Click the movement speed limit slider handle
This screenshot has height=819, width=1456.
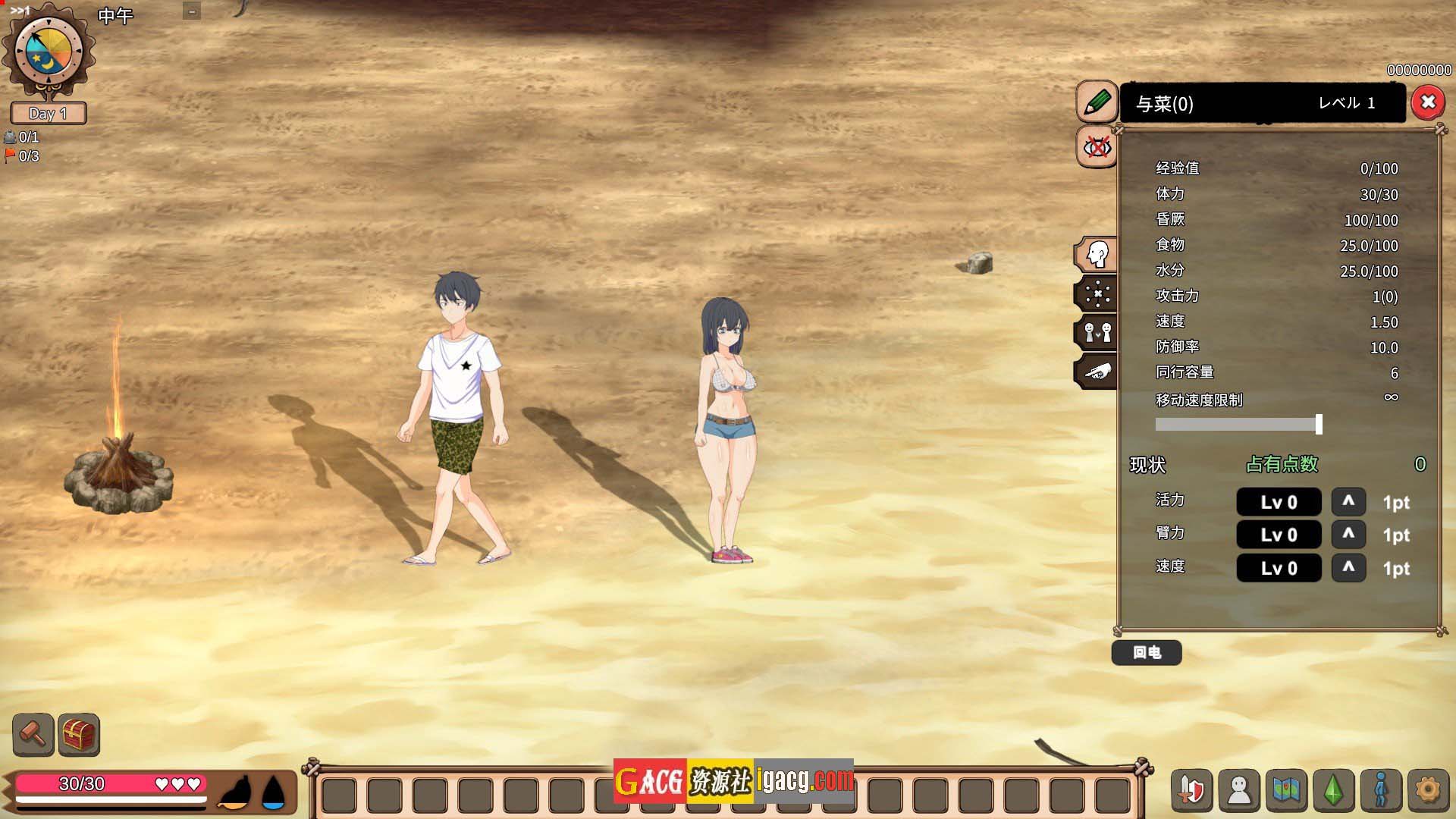point(1319,424)
